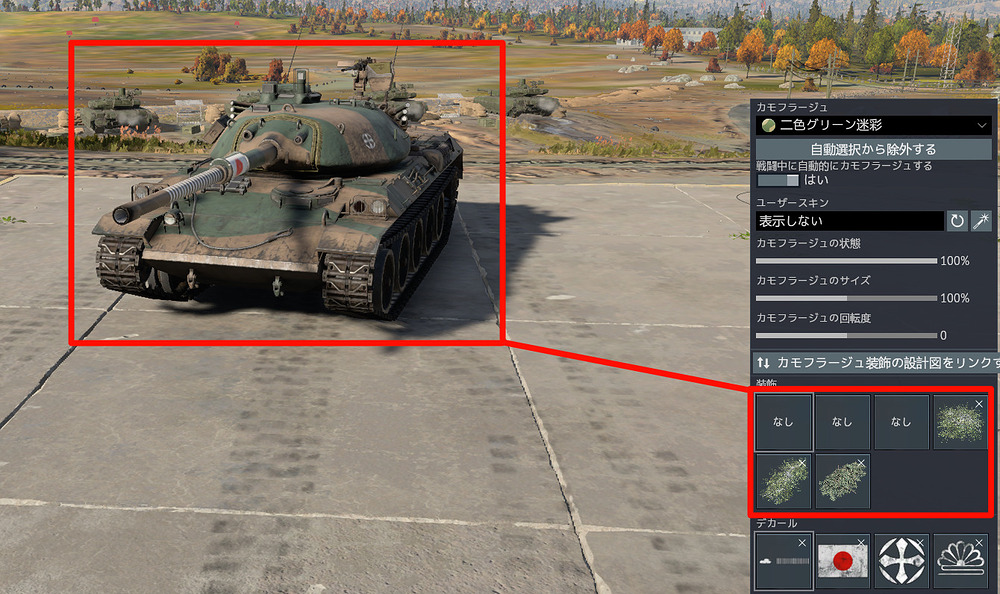This screenshot has height=594, width=1000.
Task: Toggle automatic camouflage in battle switch
Action: tap(778, 181)
